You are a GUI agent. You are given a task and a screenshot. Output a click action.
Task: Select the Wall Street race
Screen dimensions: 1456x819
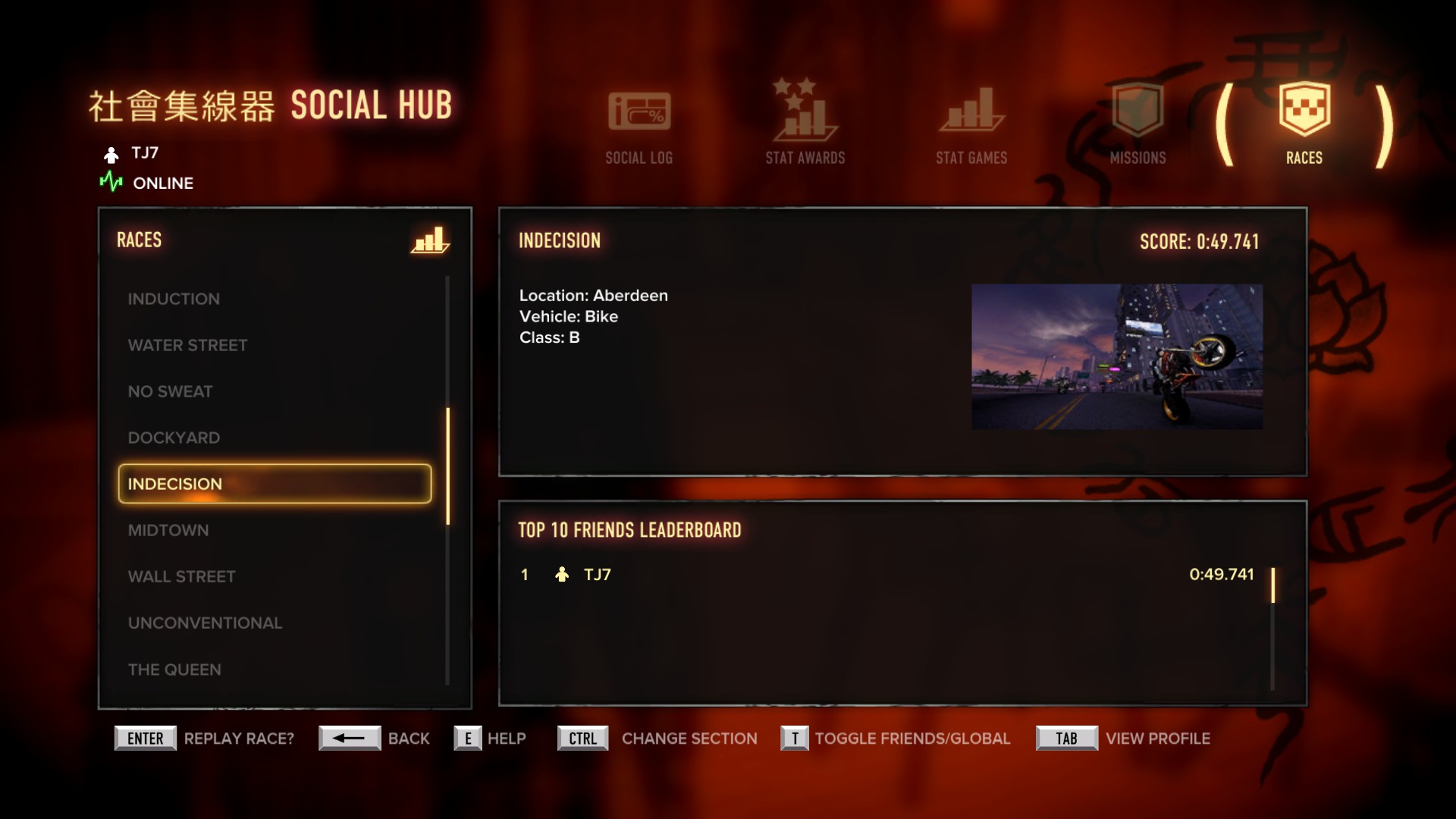(181, 576)
